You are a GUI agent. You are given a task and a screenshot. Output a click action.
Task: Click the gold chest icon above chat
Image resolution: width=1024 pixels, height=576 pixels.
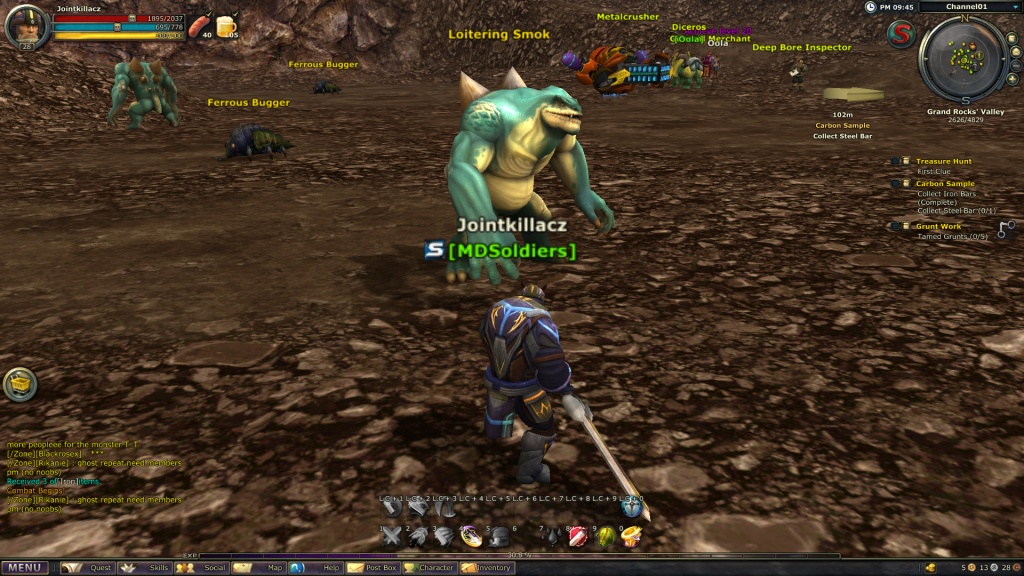(x=20, y=383)
